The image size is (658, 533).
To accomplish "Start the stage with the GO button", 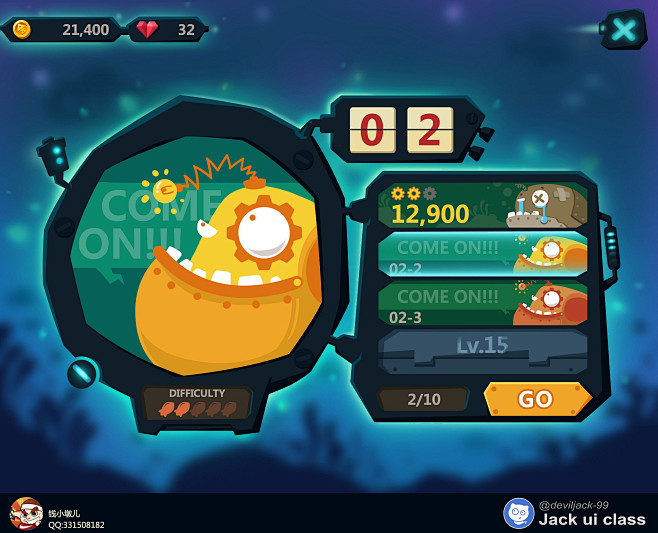I will coord(537,399).
